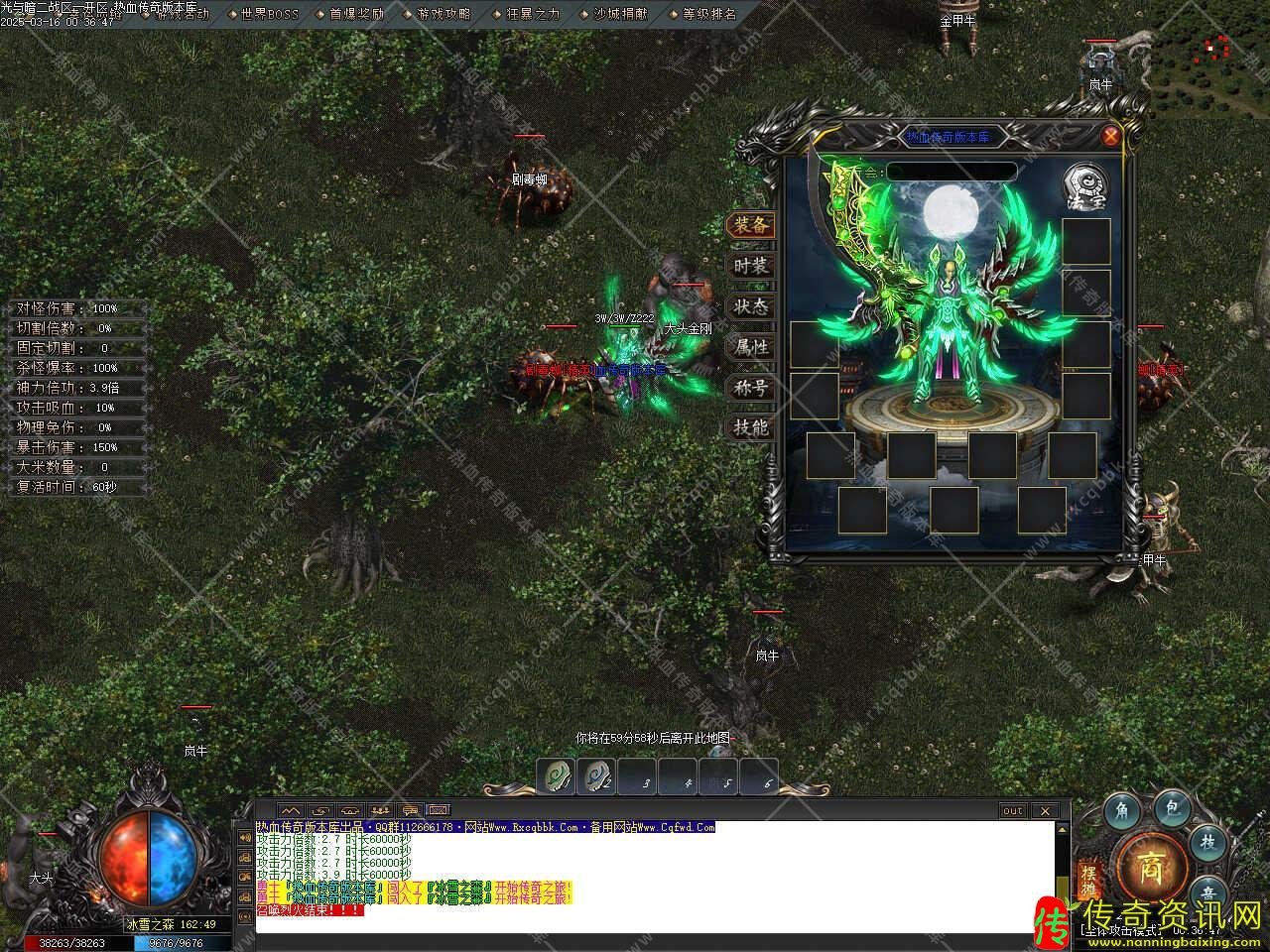Use the item in hotbar slot 1
Image resolution: width=1270 pixels, height=952 pixels.
(558, 776)
